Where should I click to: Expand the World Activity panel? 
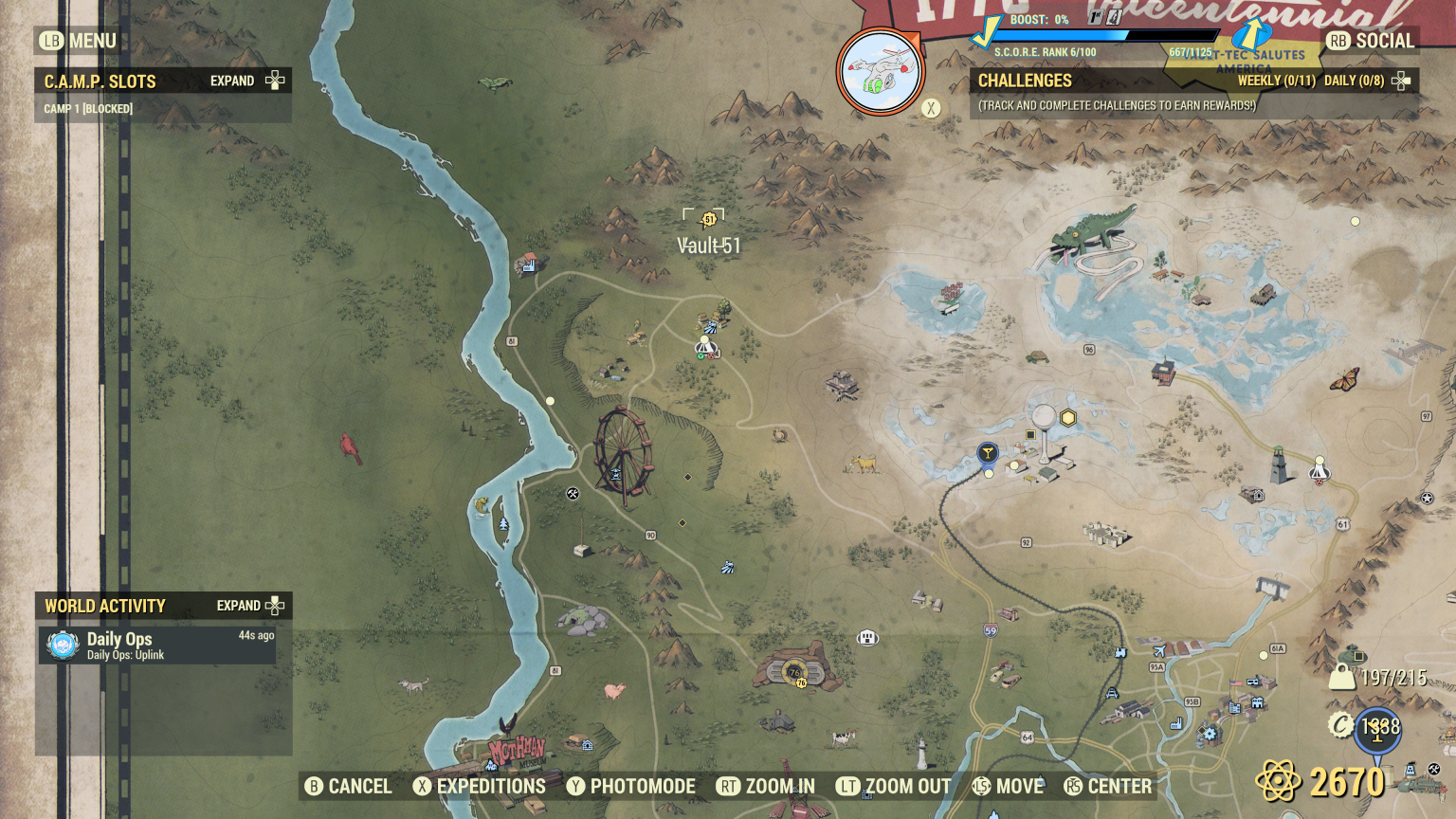pyautogui.click(x=250, y=606)
